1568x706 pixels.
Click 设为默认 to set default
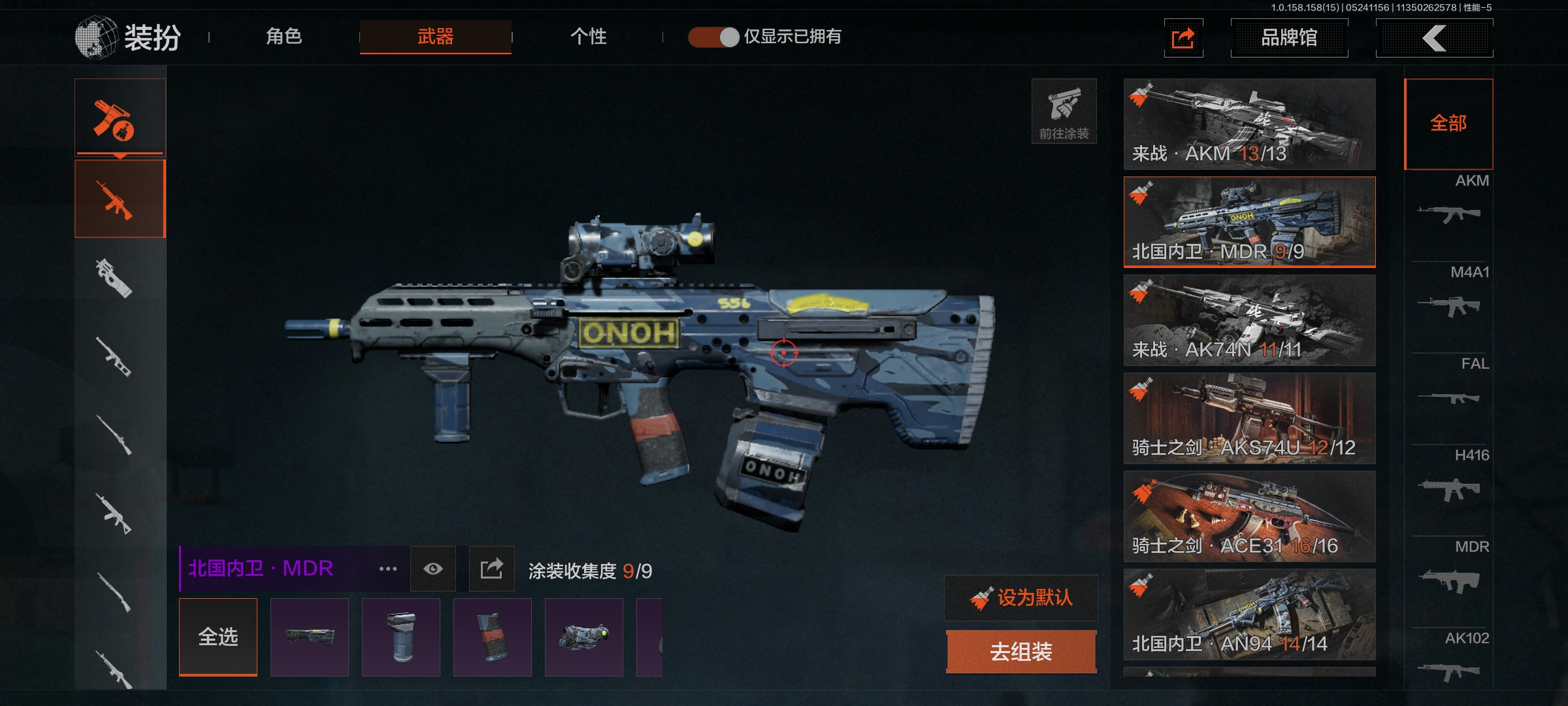pos(1021,597)
